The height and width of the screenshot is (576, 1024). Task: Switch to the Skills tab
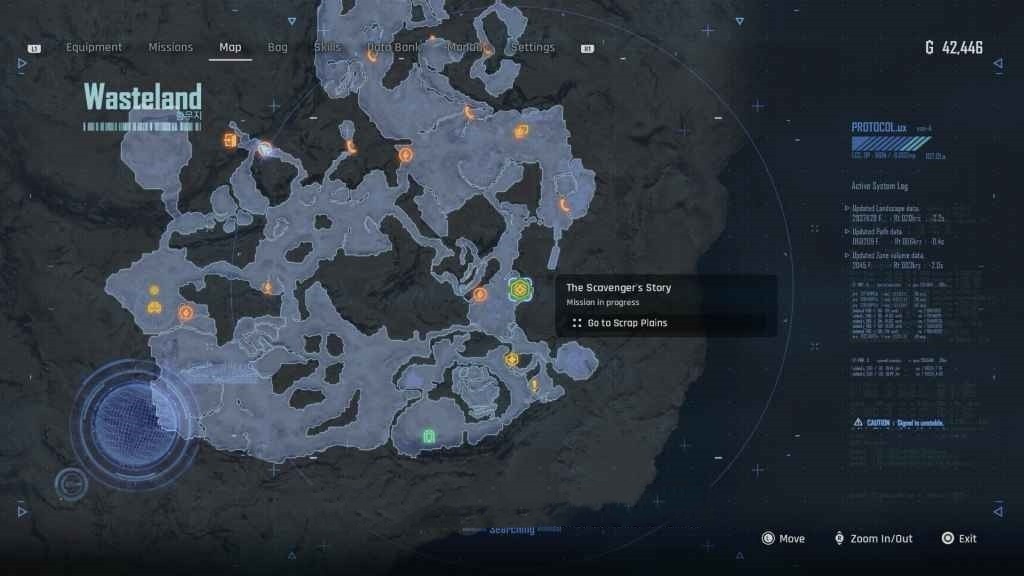coord(327,47)
